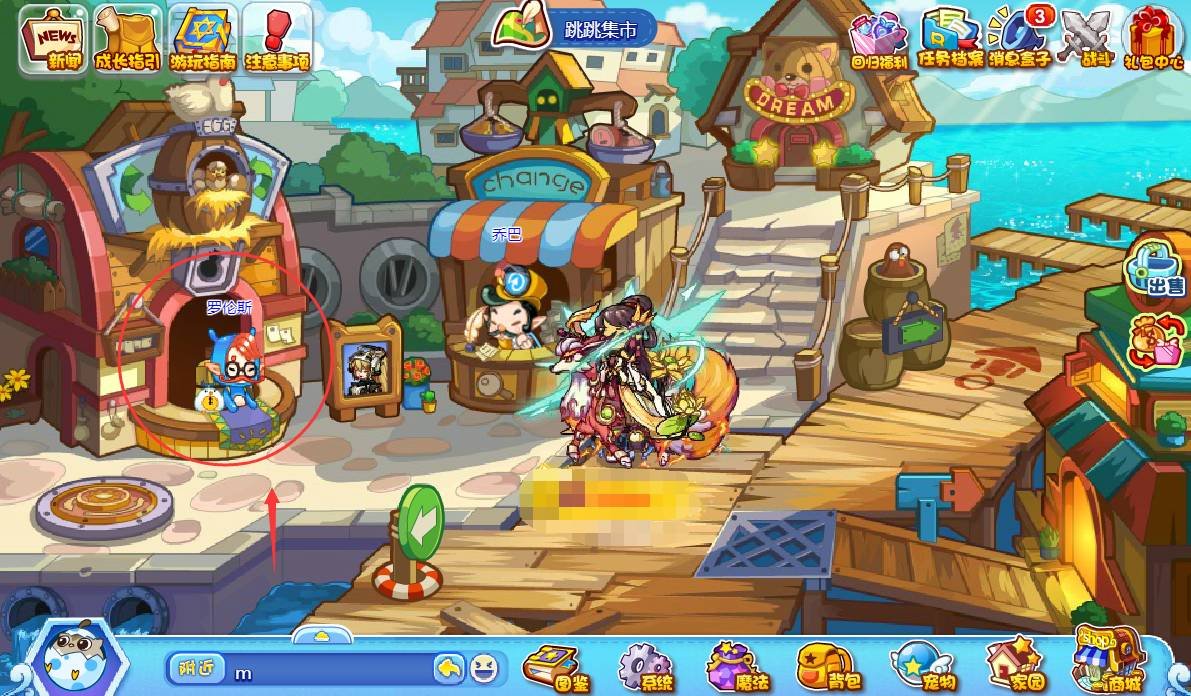Open the 背包 backpack inventory
1191x696 pixels.
click(x=825, y=664)
